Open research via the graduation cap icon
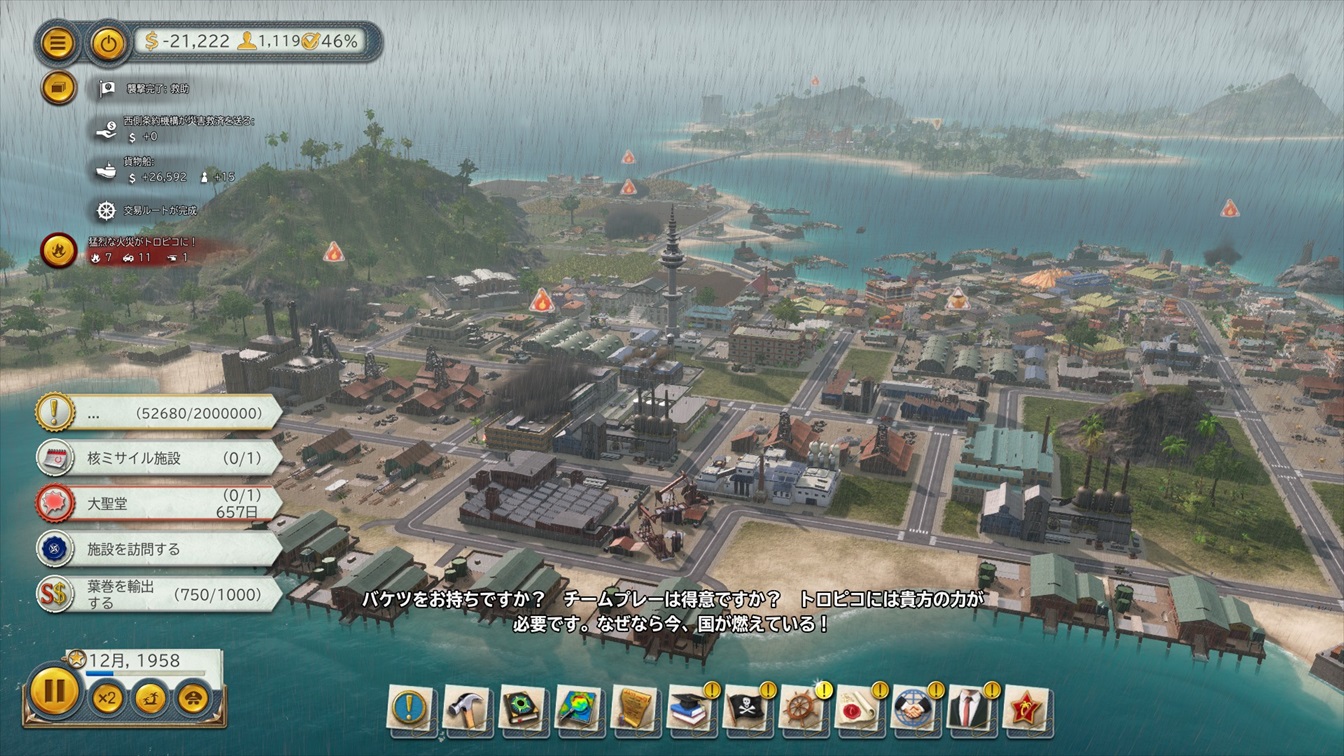 pyautogui.click(x=689, y=708)
